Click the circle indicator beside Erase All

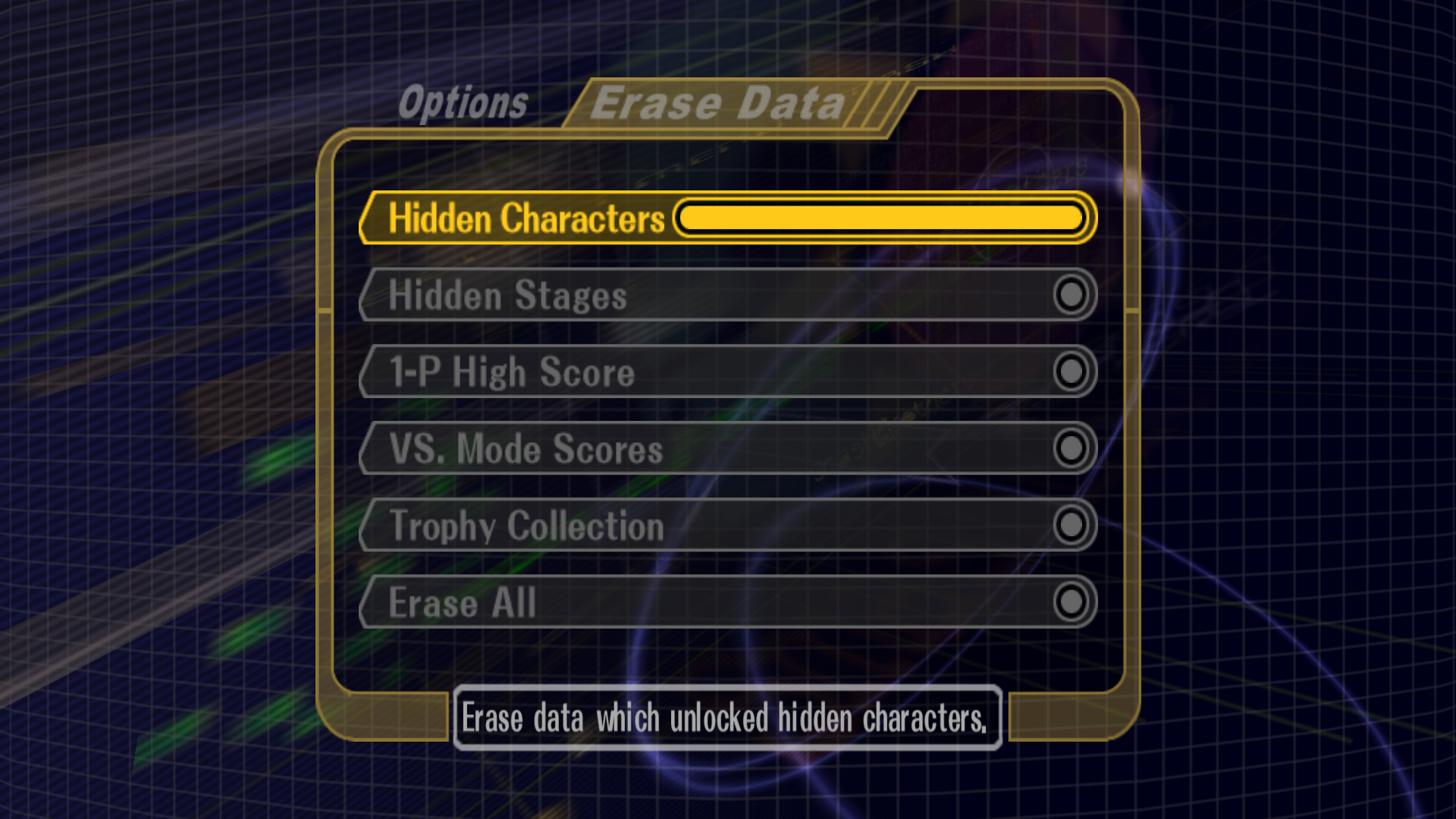(1072, 603)
